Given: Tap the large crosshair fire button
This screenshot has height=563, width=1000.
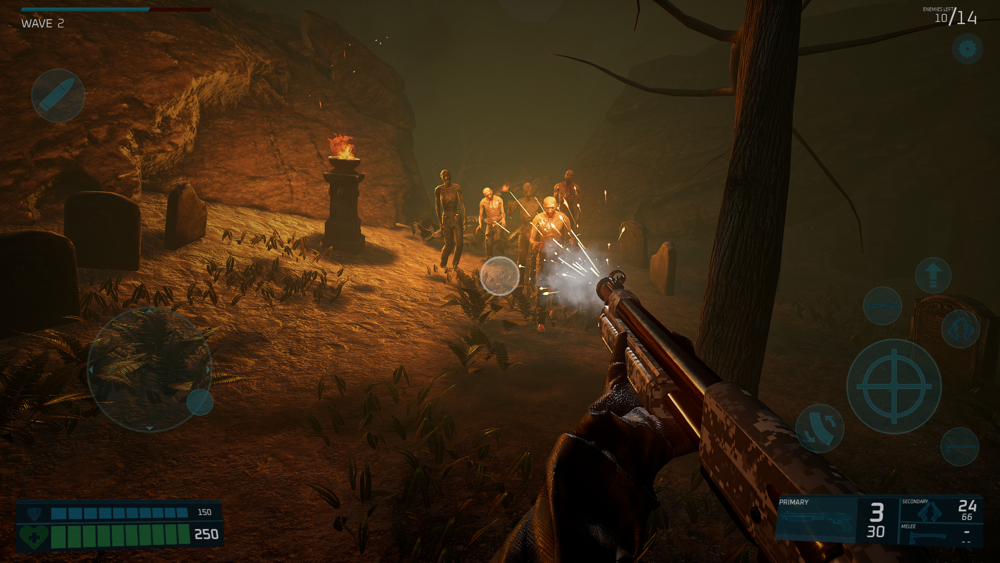Looking at the screenshot, I should (893, 386).
